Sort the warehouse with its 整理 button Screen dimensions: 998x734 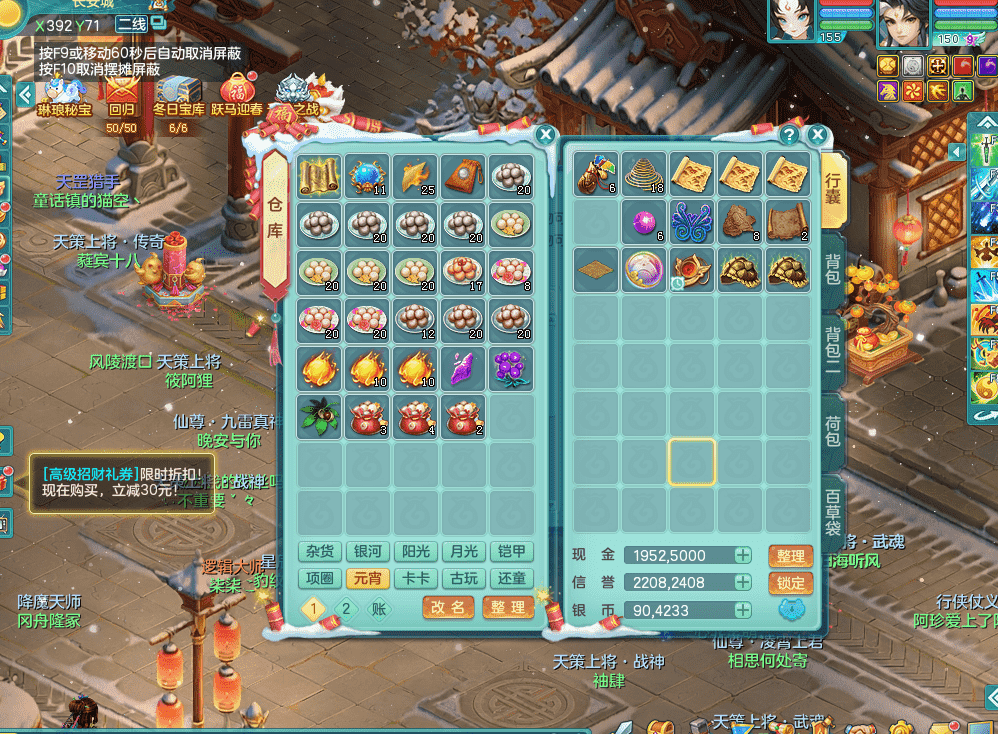click(x=508, y=607)
